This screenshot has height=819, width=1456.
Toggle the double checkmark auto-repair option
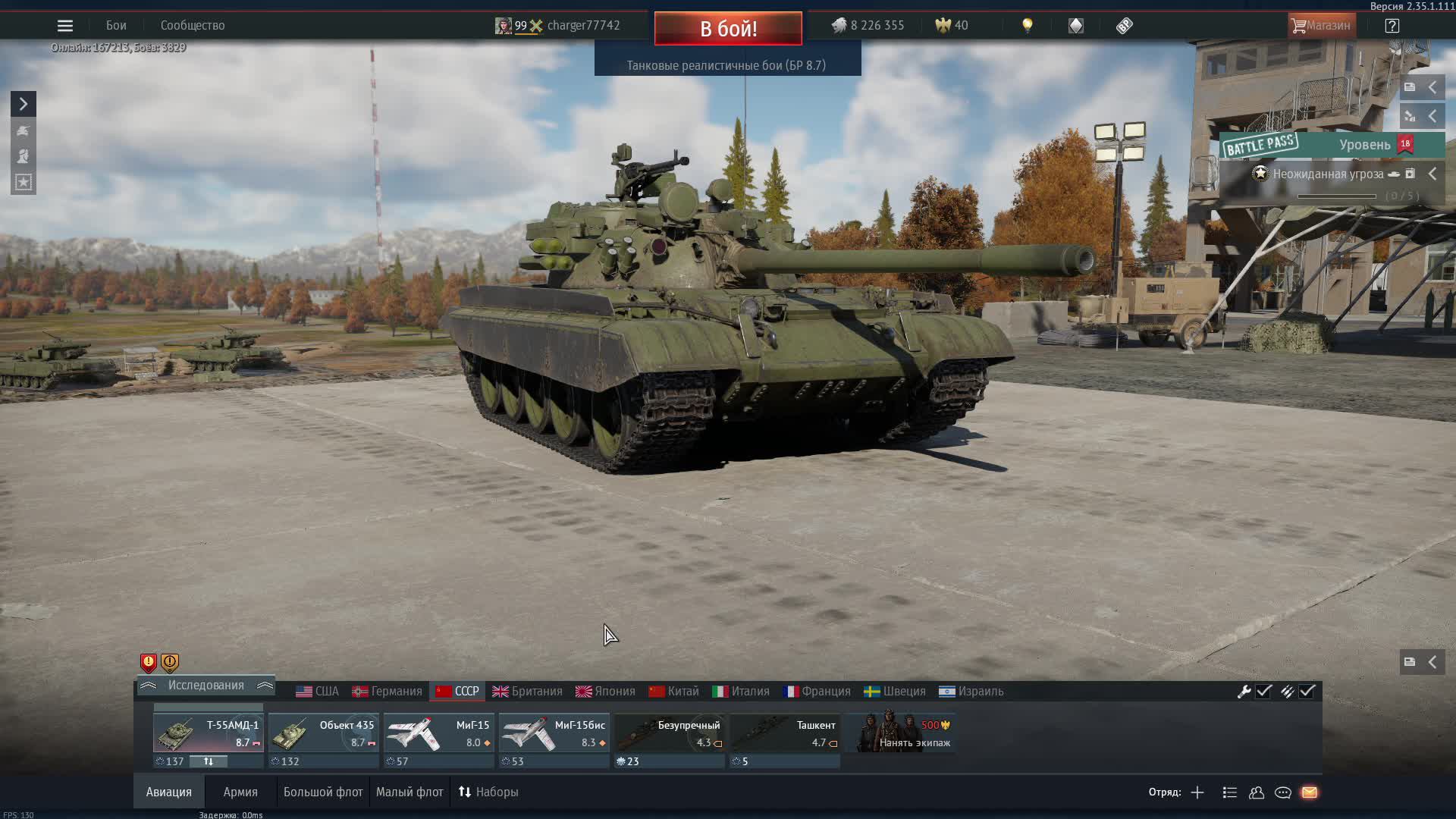point(1307,692)
